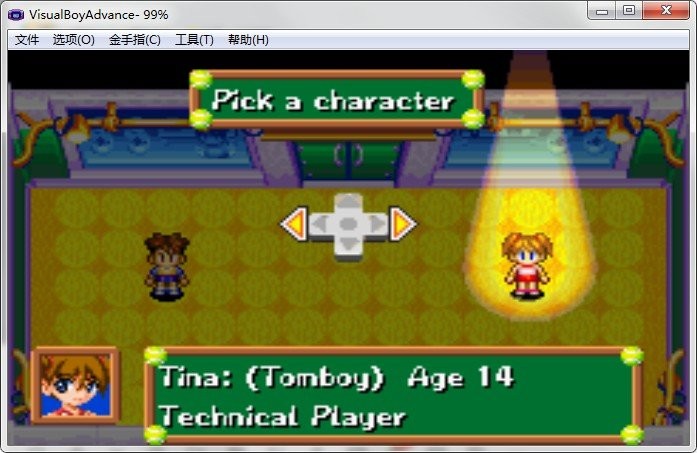
Task: Close the VisualBoyAdvance window
Action: 665,10
